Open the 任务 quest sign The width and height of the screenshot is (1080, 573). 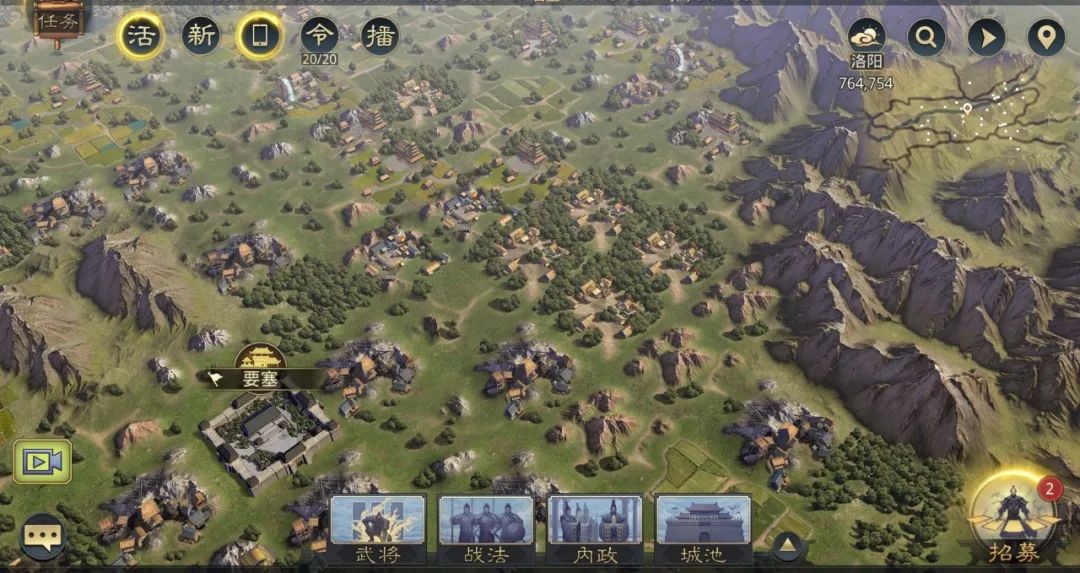[55, 19]
